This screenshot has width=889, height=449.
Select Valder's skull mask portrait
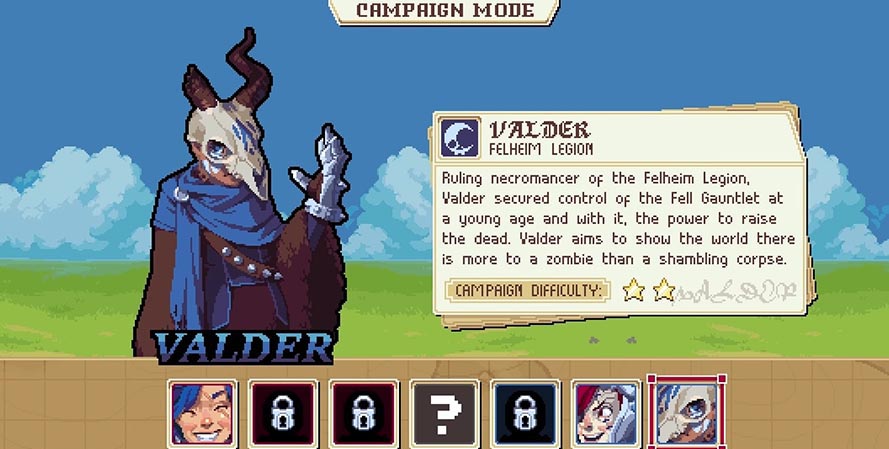click(686, 413)
